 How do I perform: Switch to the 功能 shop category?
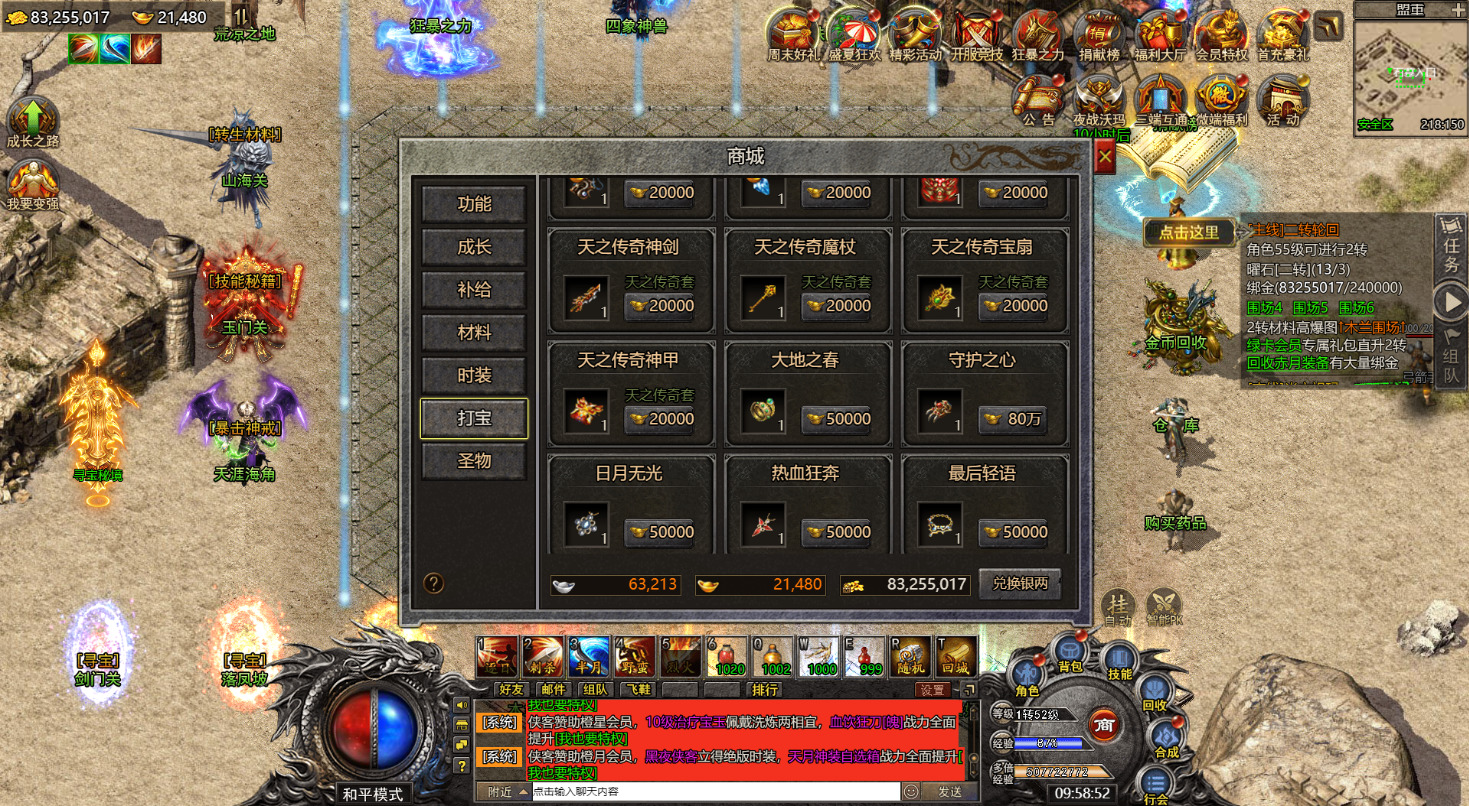tap(474, 204)
